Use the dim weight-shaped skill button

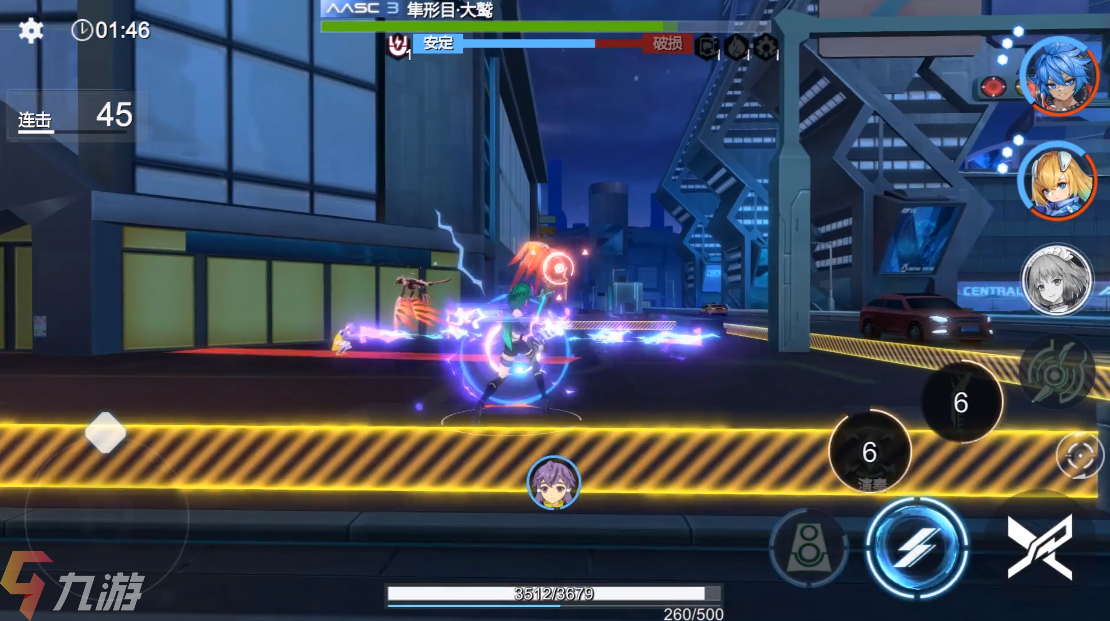808,548
